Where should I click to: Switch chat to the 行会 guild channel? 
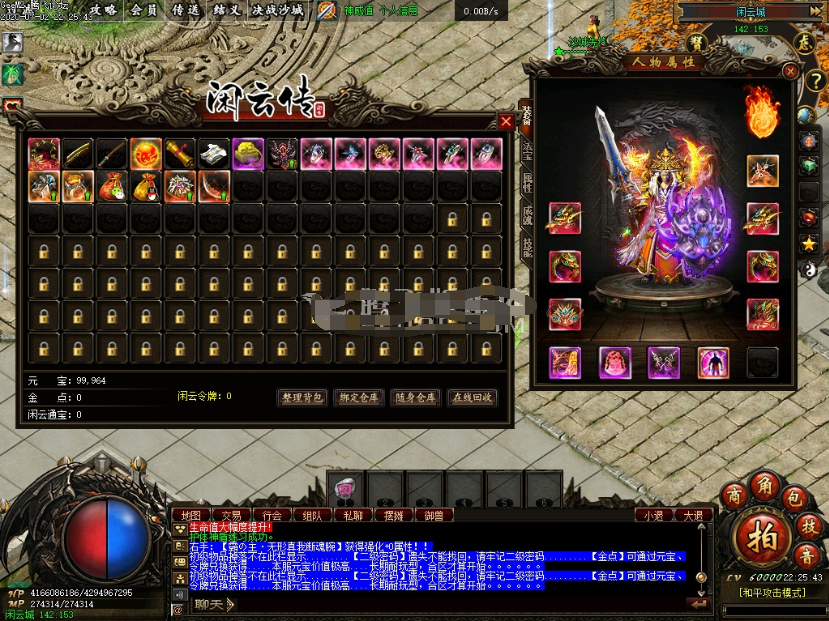tap(273, 516)
